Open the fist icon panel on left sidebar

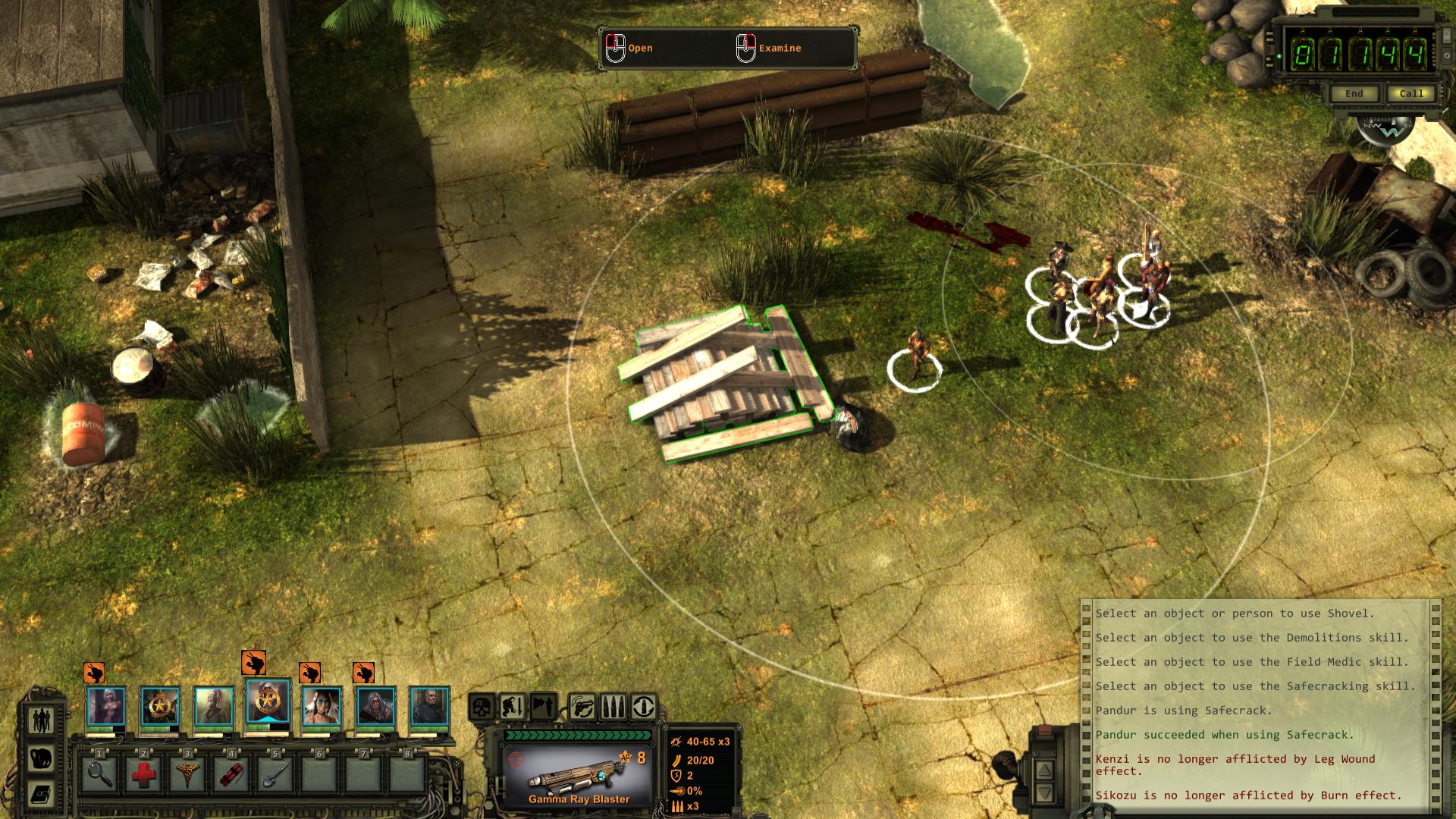pyautogui.click(x=42, y=757)
